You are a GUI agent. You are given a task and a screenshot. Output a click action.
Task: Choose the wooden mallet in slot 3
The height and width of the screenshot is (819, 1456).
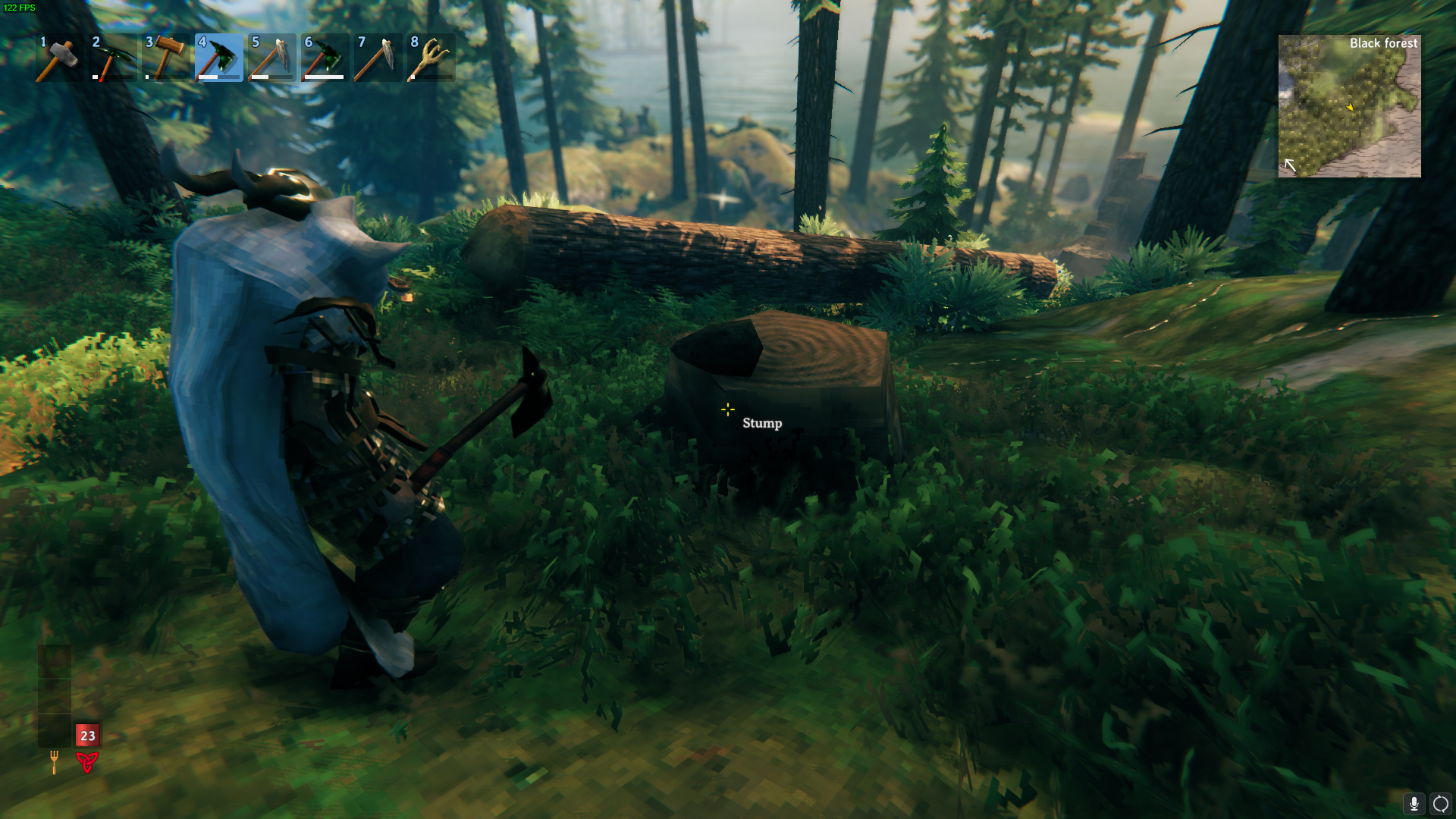(165, 58)
